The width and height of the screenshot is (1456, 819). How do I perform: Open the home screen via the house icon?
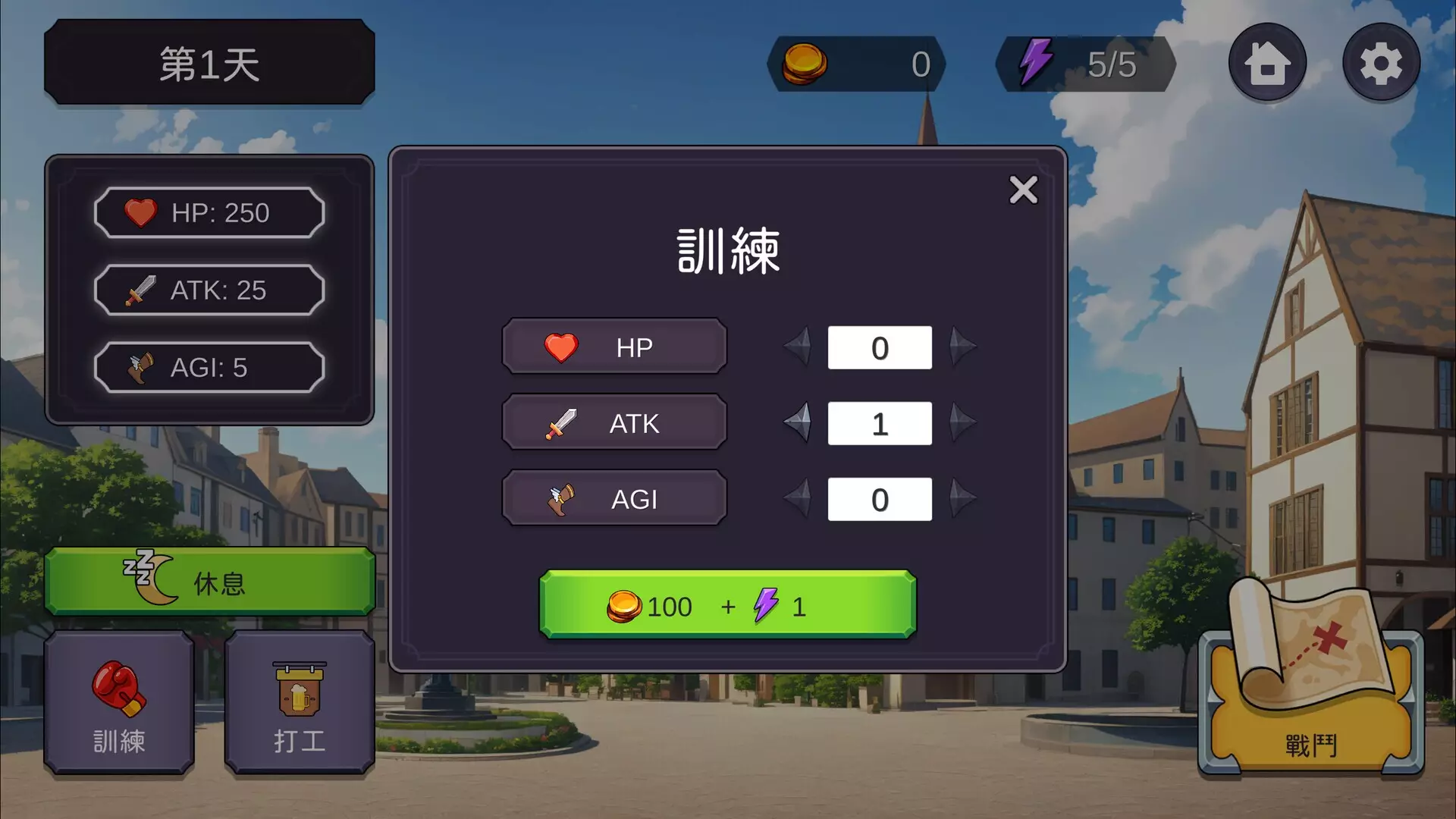pos(1266,61)
